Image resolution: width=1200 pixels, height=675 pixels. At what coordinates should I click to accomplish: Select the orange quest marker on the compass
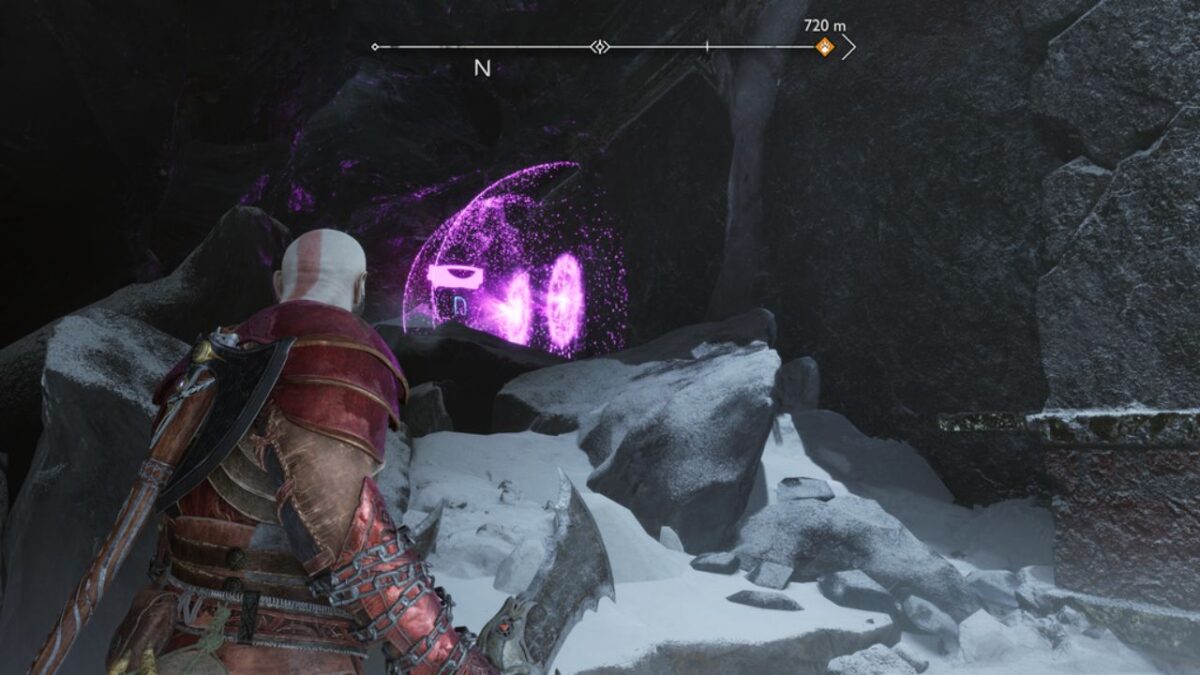tap(825, 46)
